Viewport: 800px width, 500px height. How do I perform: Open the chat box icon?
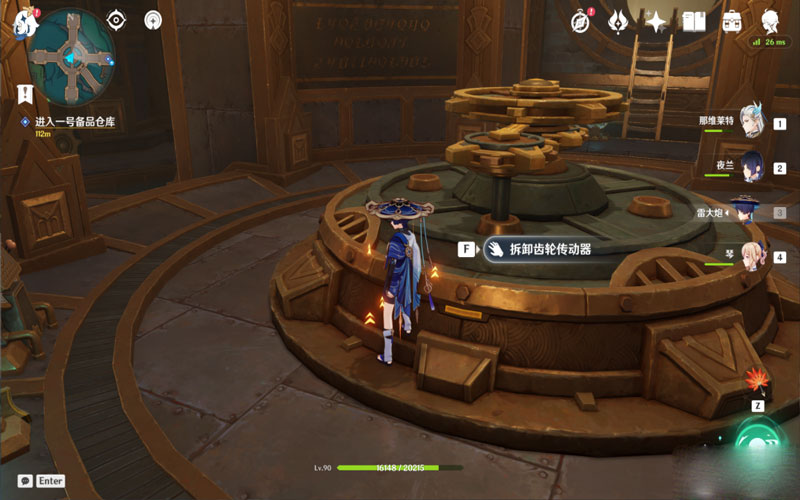coord(25,481)
